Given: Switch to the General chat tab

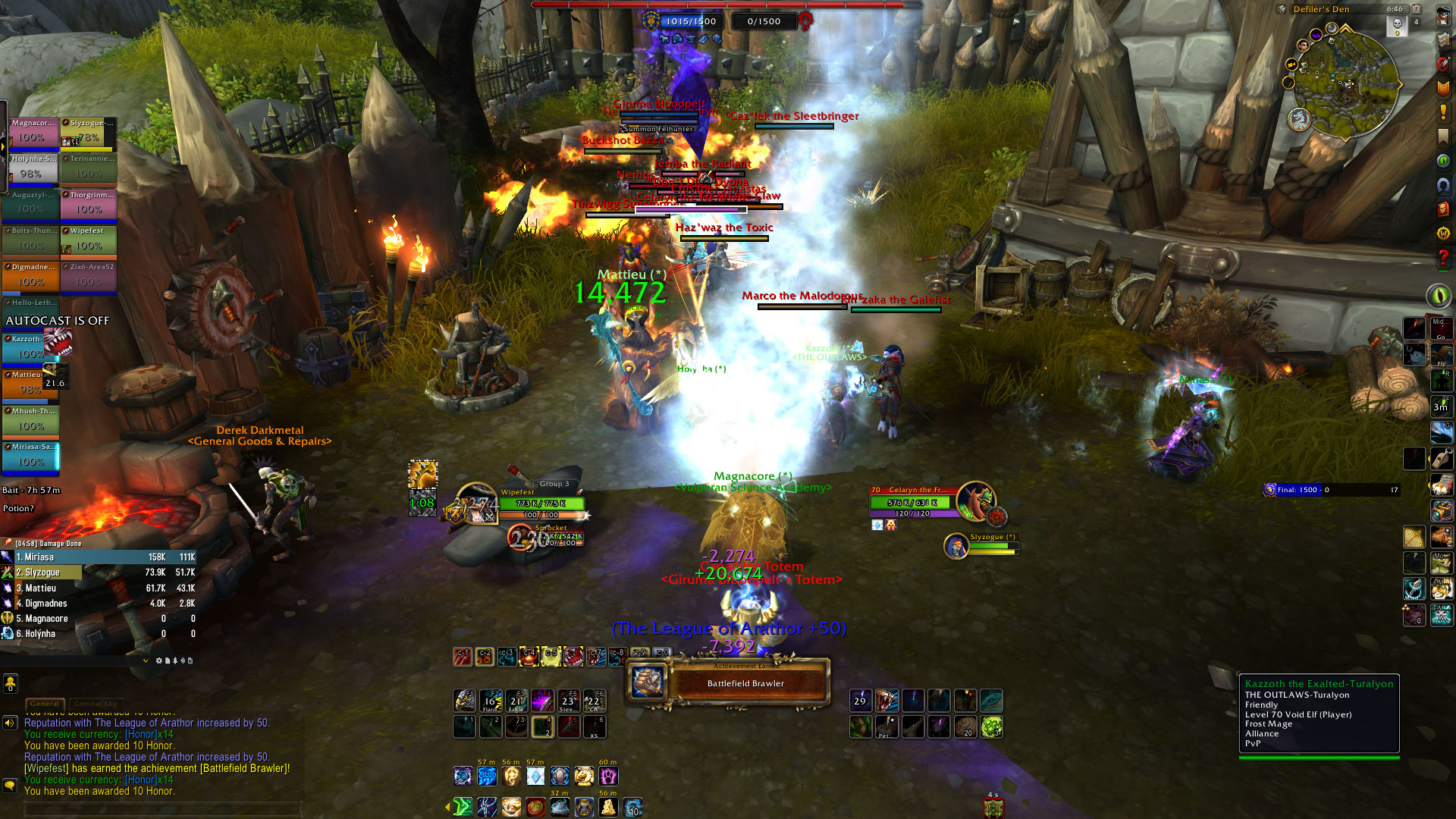Looking at the screenshot, I should 45,704.
